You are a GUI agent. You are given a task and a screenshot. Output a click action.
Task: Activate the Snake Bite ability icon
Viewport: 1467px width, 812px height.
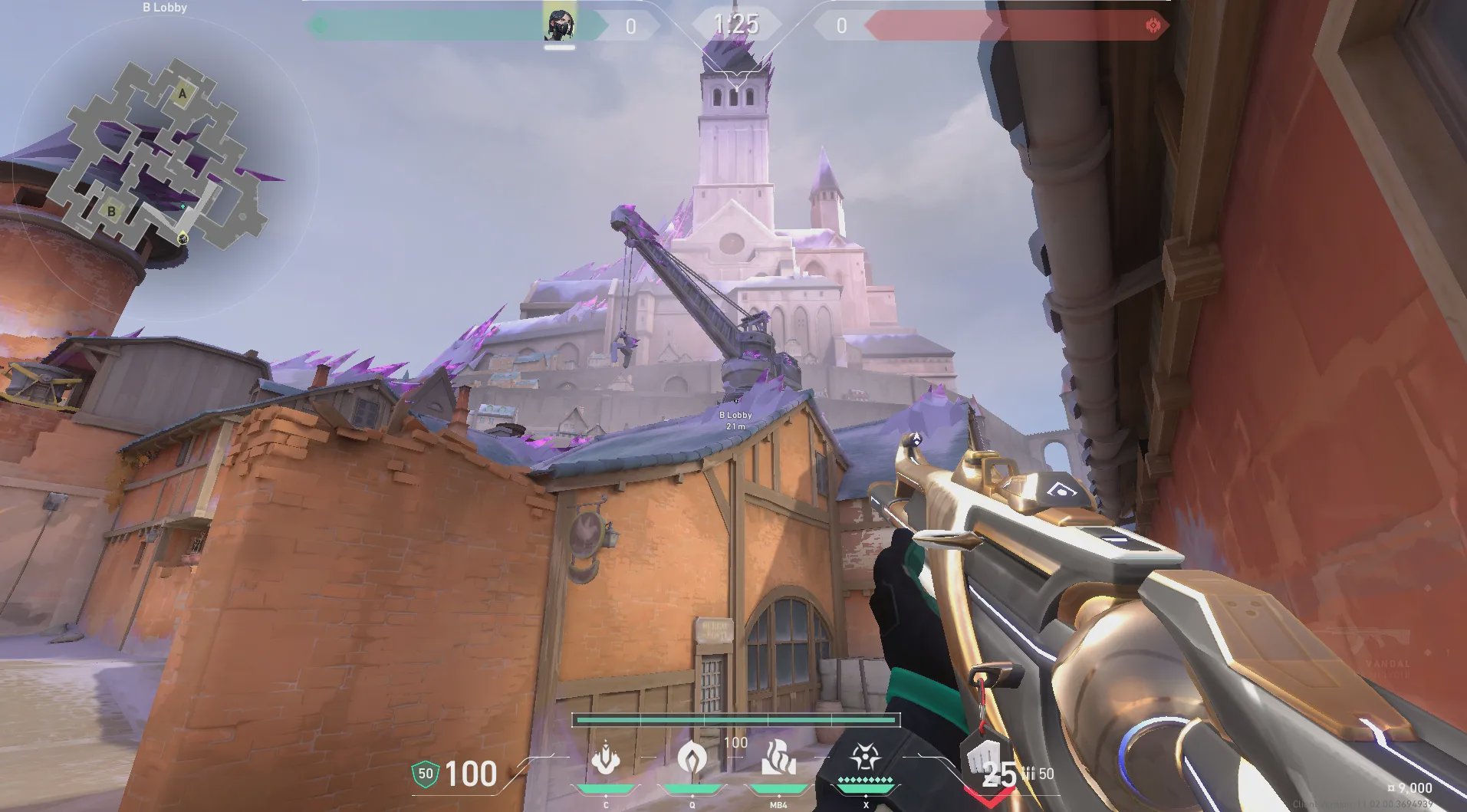(x=606, y=759)
